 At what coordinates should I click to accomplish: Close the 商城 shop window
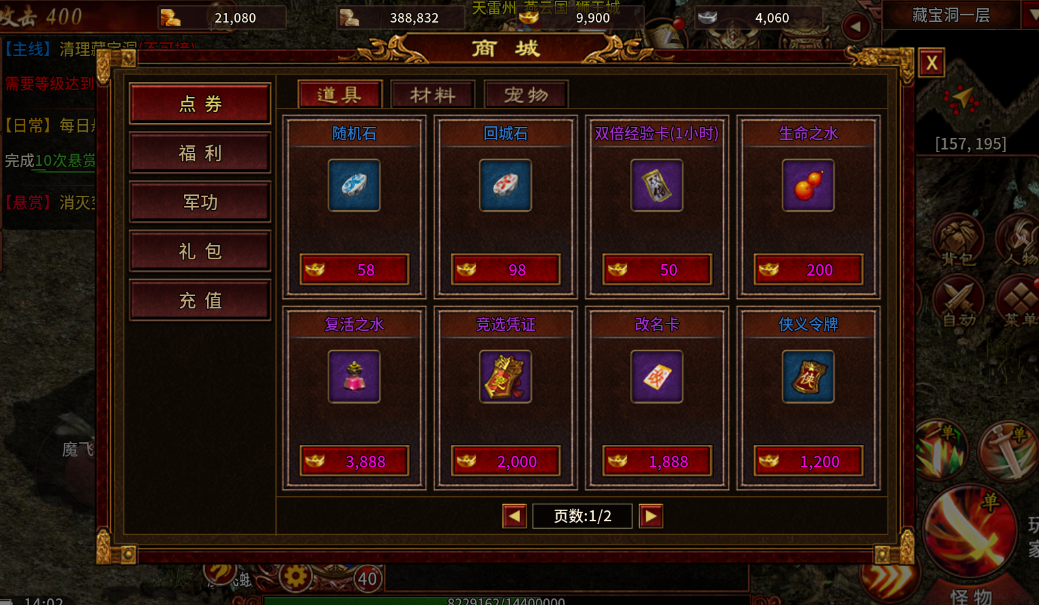tap(931, 63)
